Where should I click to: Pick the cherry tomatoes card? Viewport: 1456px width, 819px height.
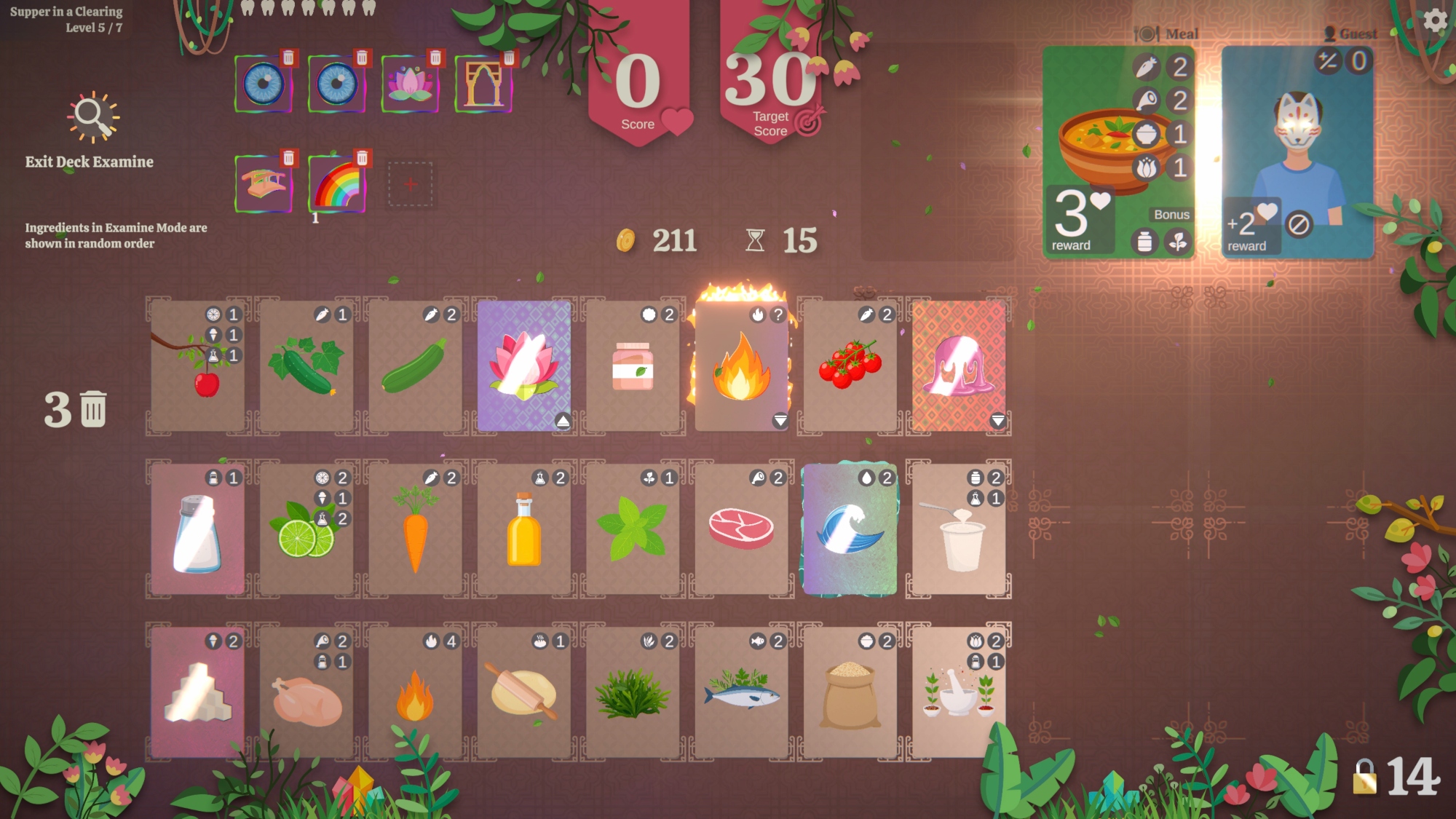click(x=850, y=365)
